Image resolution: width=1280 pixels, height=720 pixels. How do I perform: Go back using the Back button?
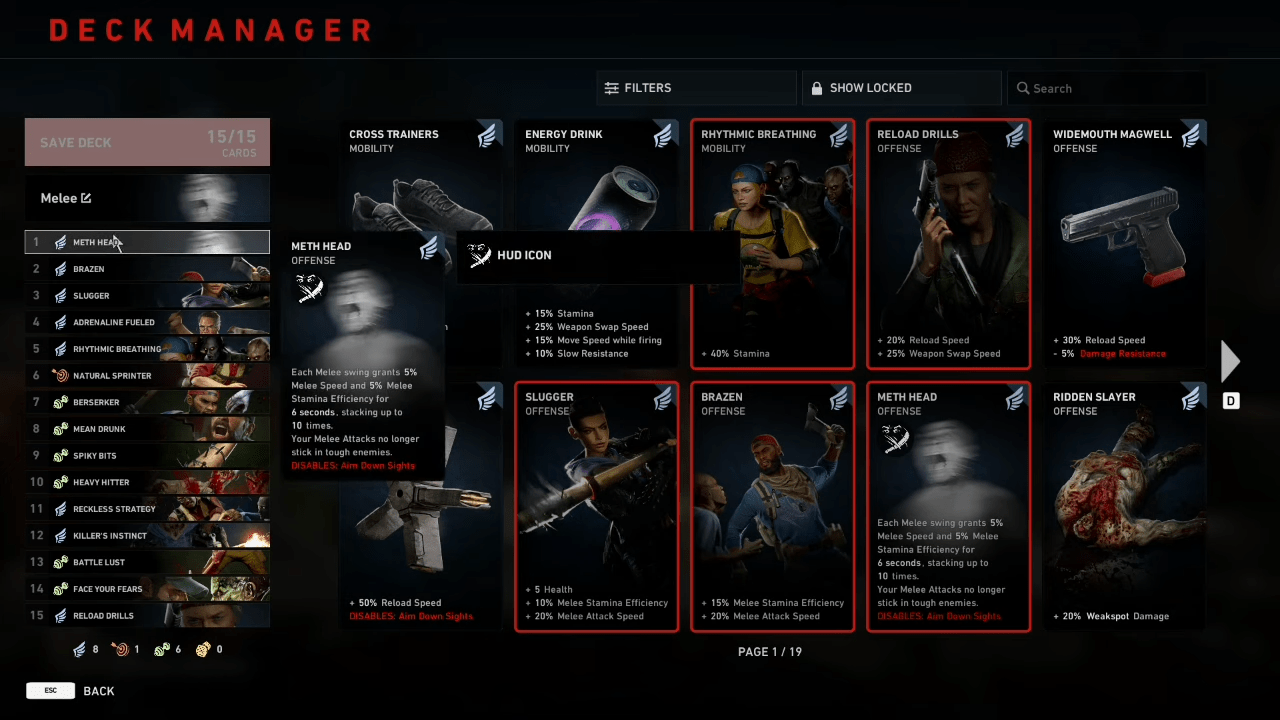tap(98, 691)
